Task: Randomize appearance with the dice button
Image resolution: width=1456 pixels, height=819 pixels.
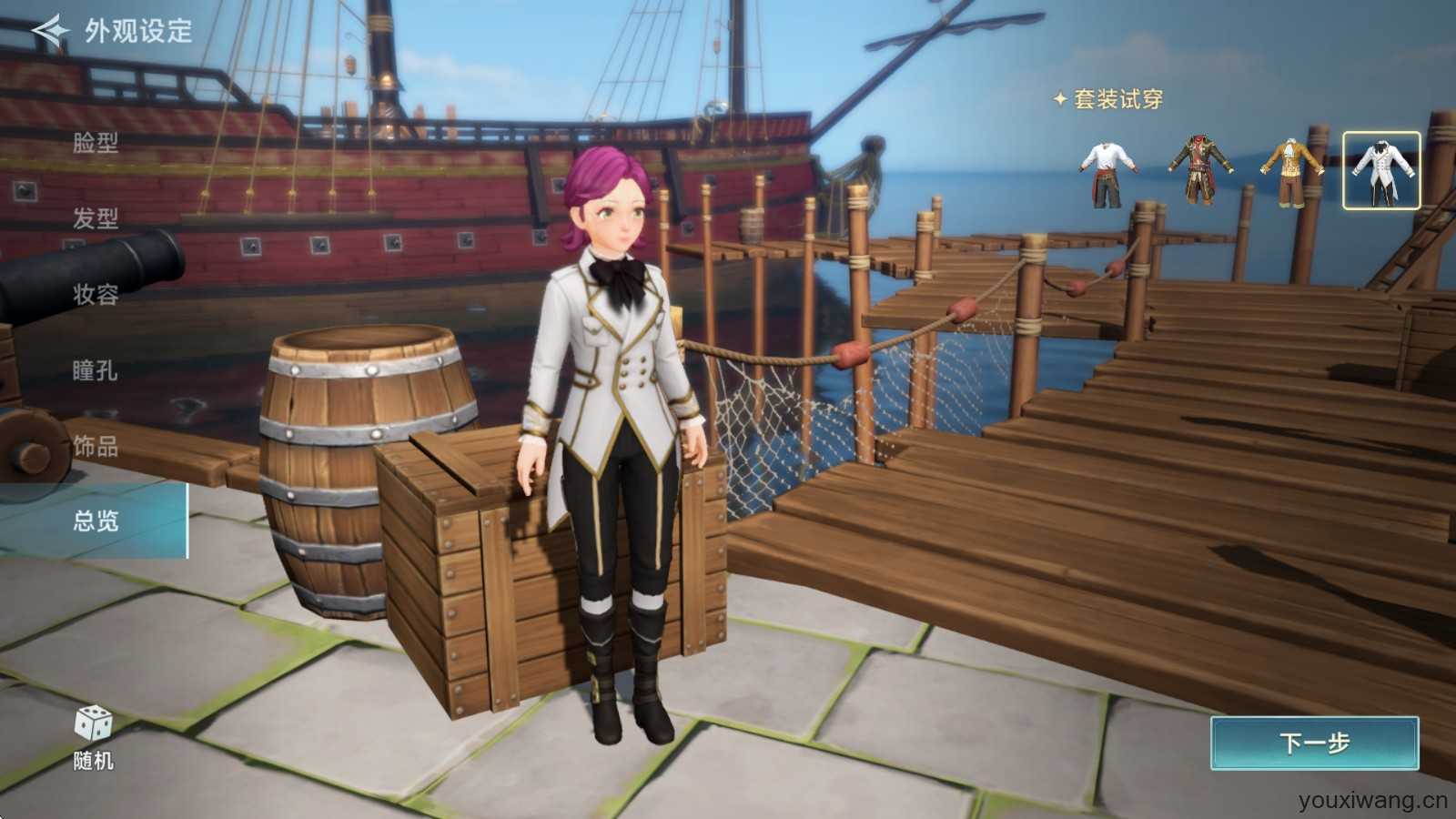Action: pyautogui.click(x=93, y=735)
